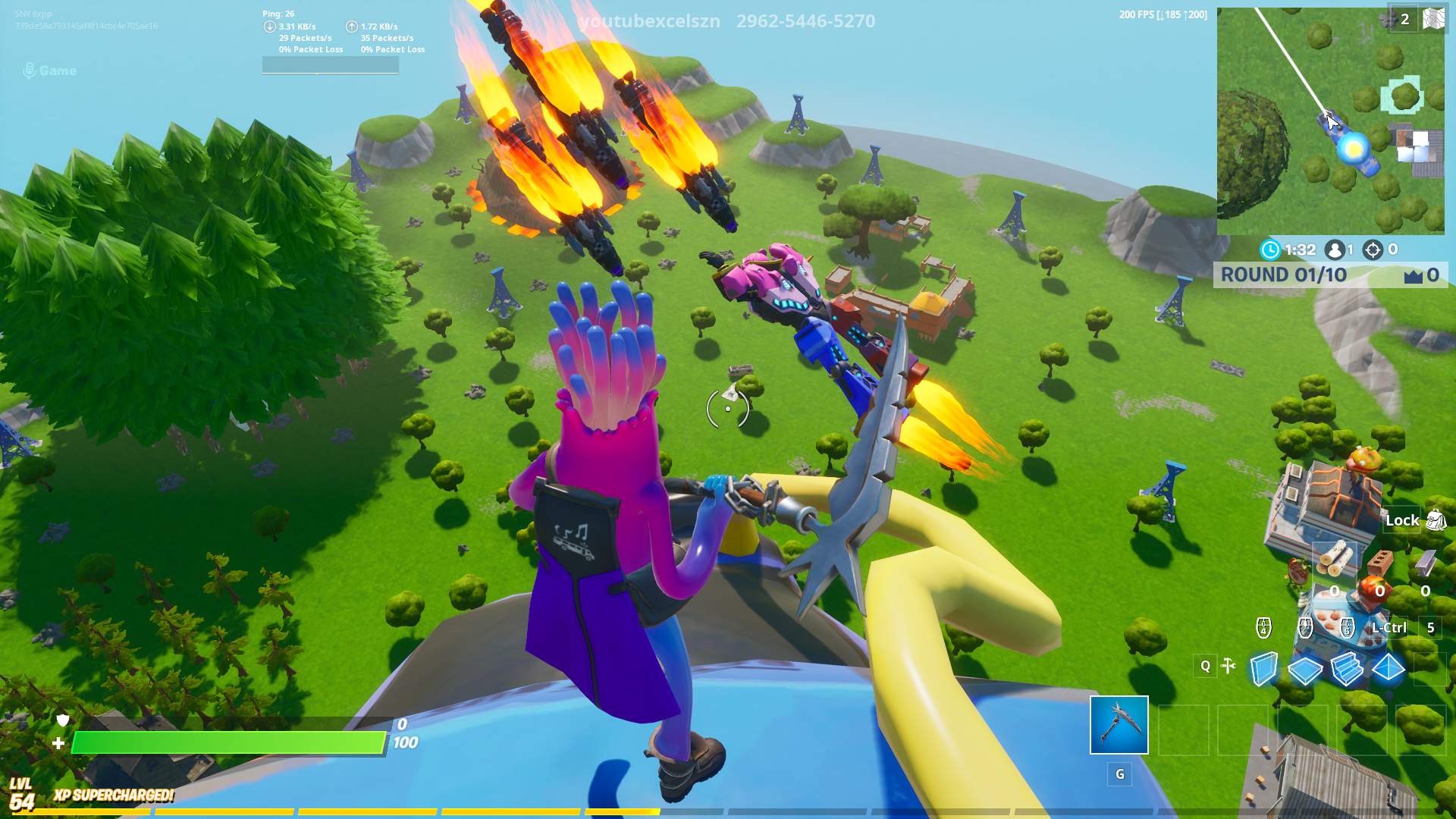Click the player count icon showing 1
The image size is (1456, 819).
point(1335,249)
